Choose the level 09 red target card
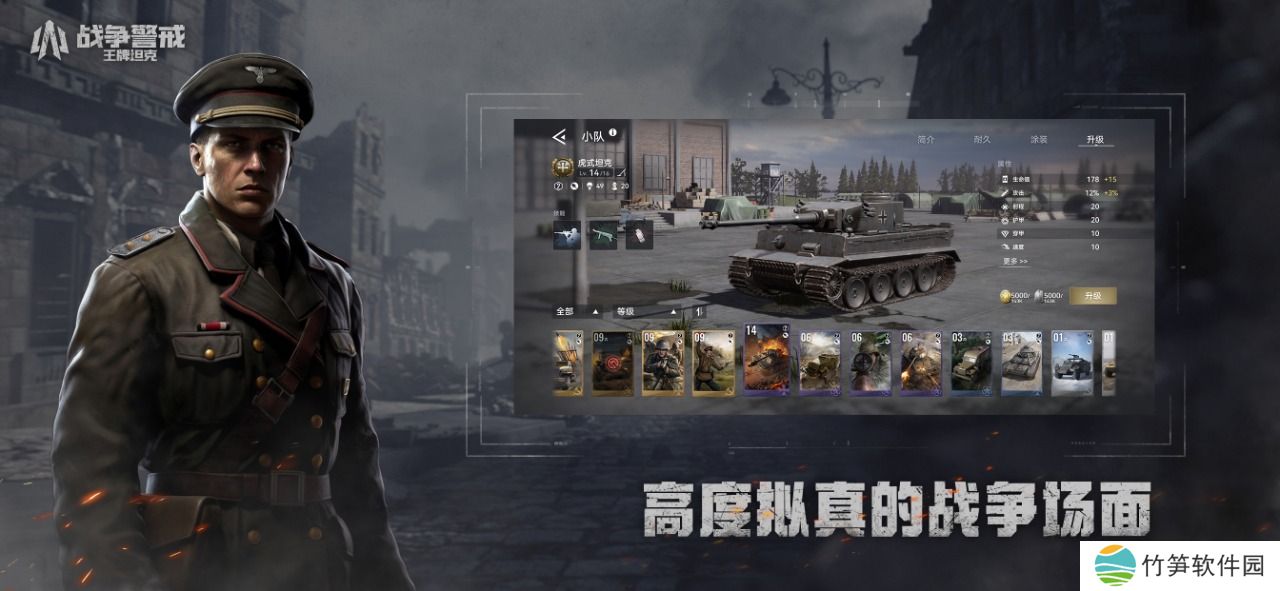Screen dimensions: 1280x591 coord(611,362)
